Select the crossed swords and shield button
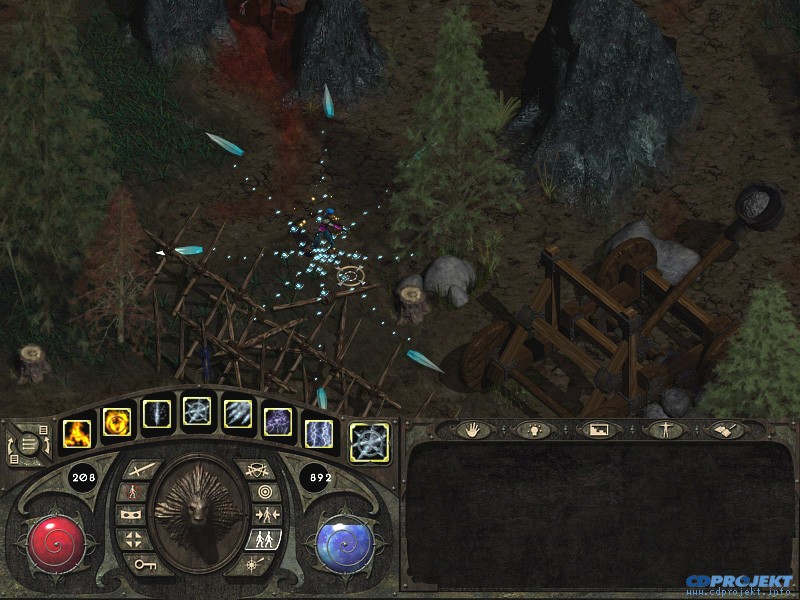 pyautogui.click(x=256, y=468)
